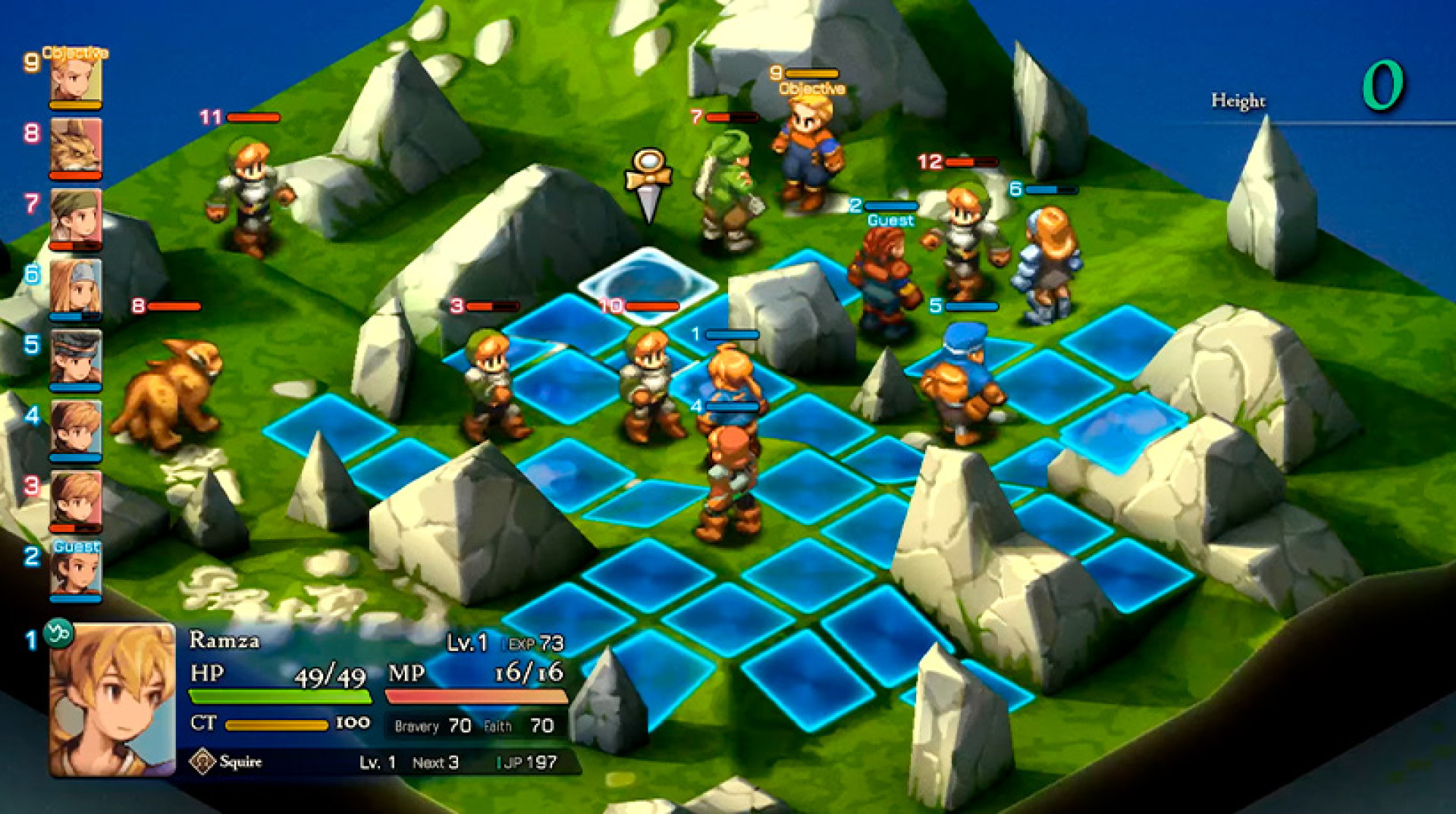The image size is (1456, 814).
Task: Select the glowing tile beneath the cursor pointer
Action: tap(648, 284)
